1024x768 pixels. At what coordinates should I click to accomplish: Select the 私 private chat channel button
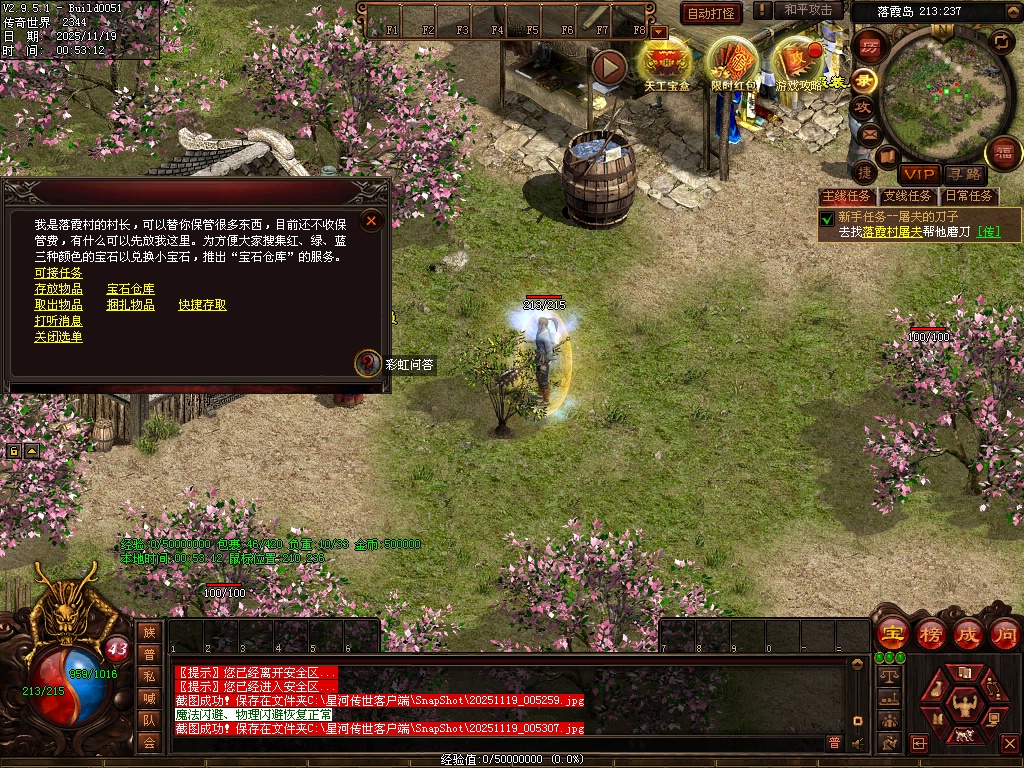pos(149,676)
